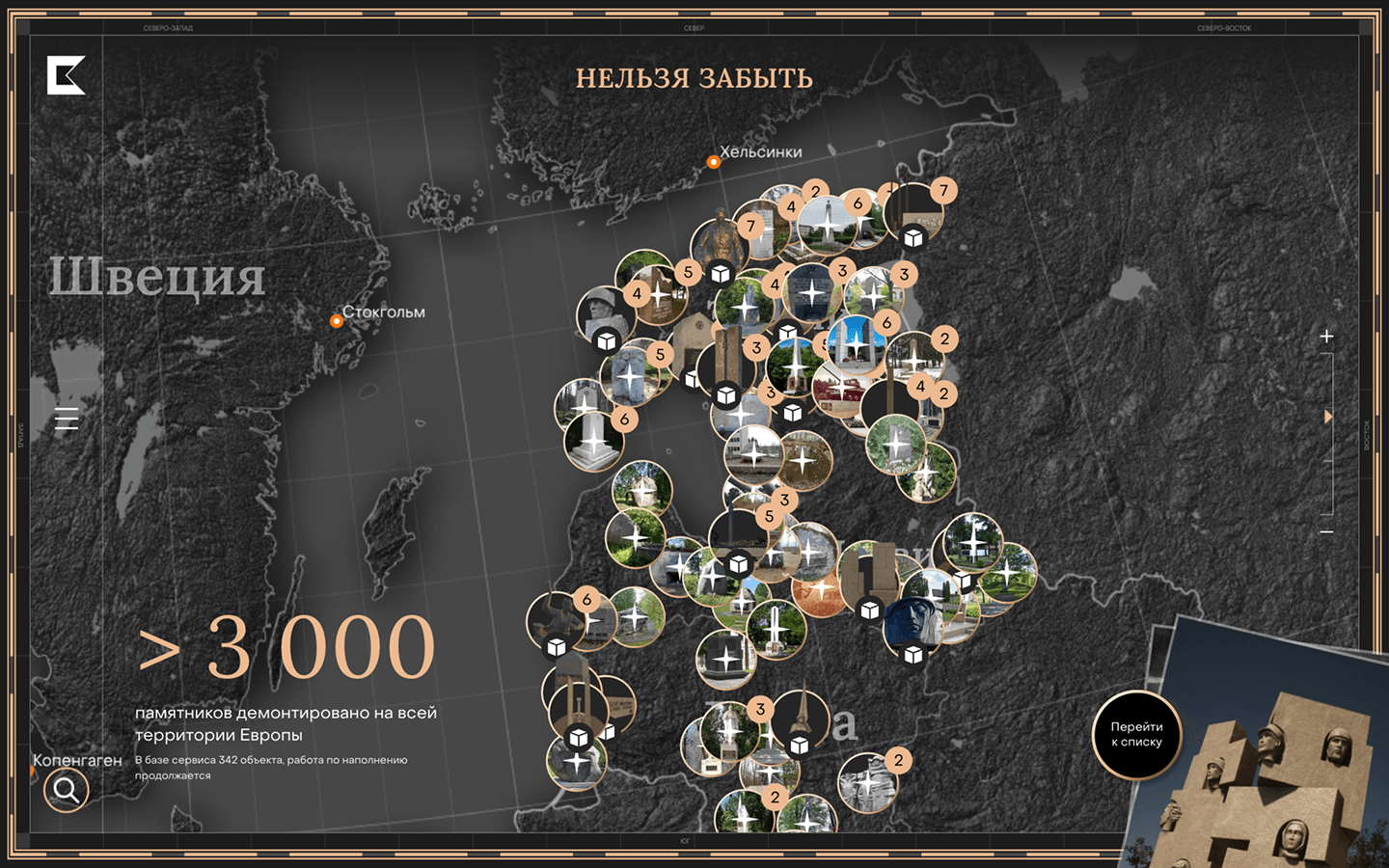Open the hamburger menu
The width and height of the screenshot is (1389, 868).
(67, 419)
